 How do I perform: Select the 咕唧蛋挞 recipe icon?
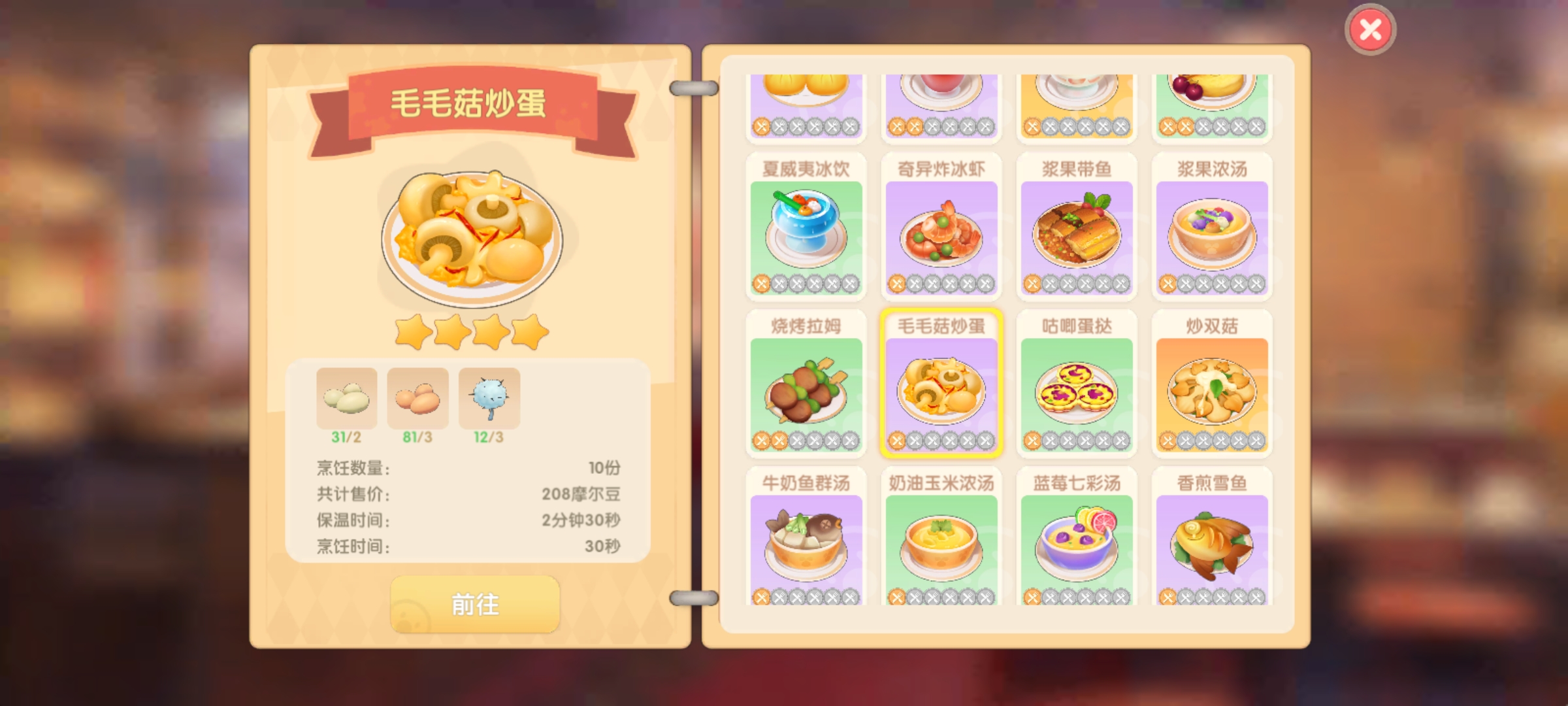pos(1076,392)
